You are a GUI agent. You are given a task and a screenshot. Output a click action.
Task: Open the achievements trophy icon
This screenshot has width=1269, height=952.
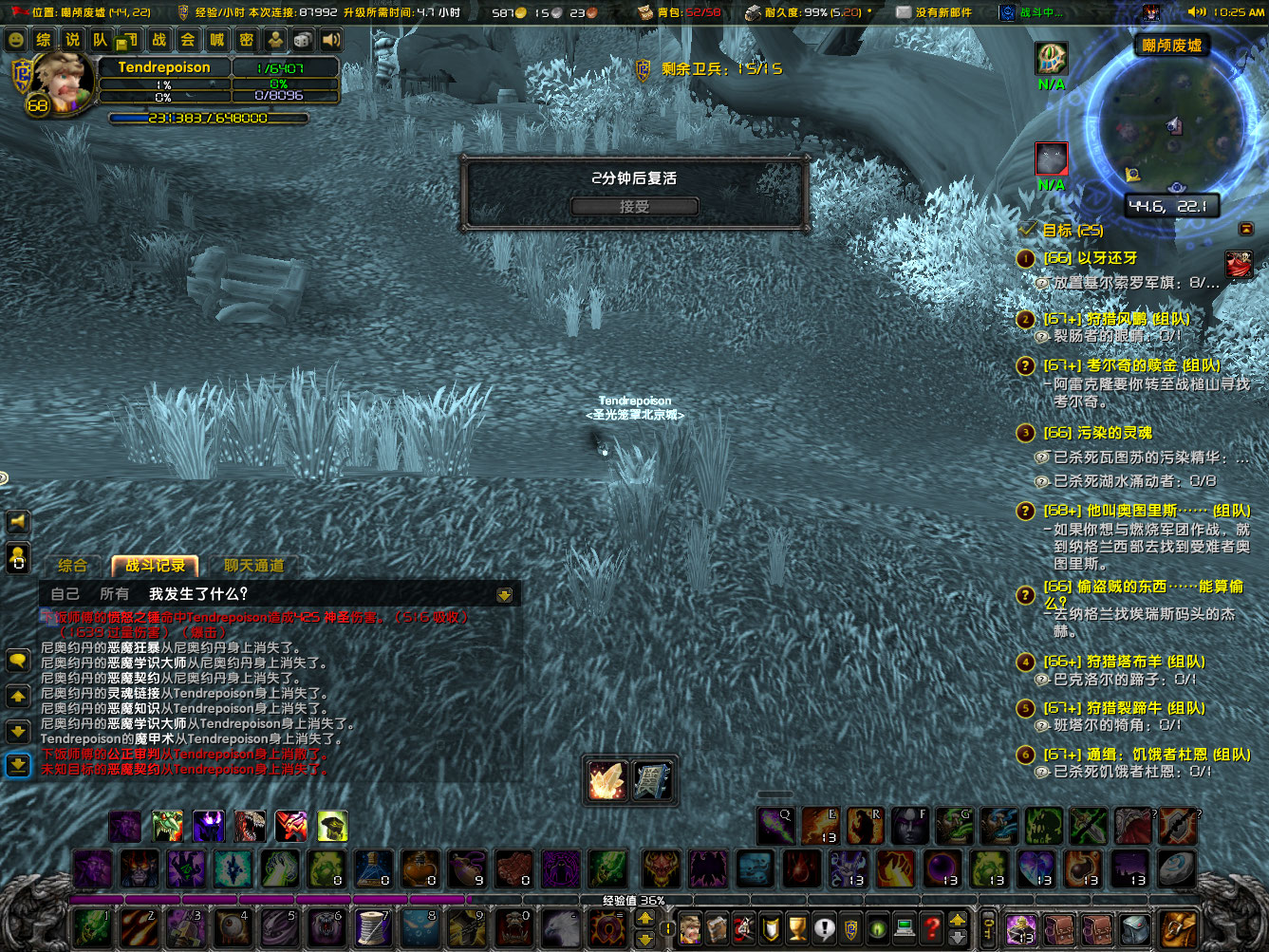click(796, 927)
